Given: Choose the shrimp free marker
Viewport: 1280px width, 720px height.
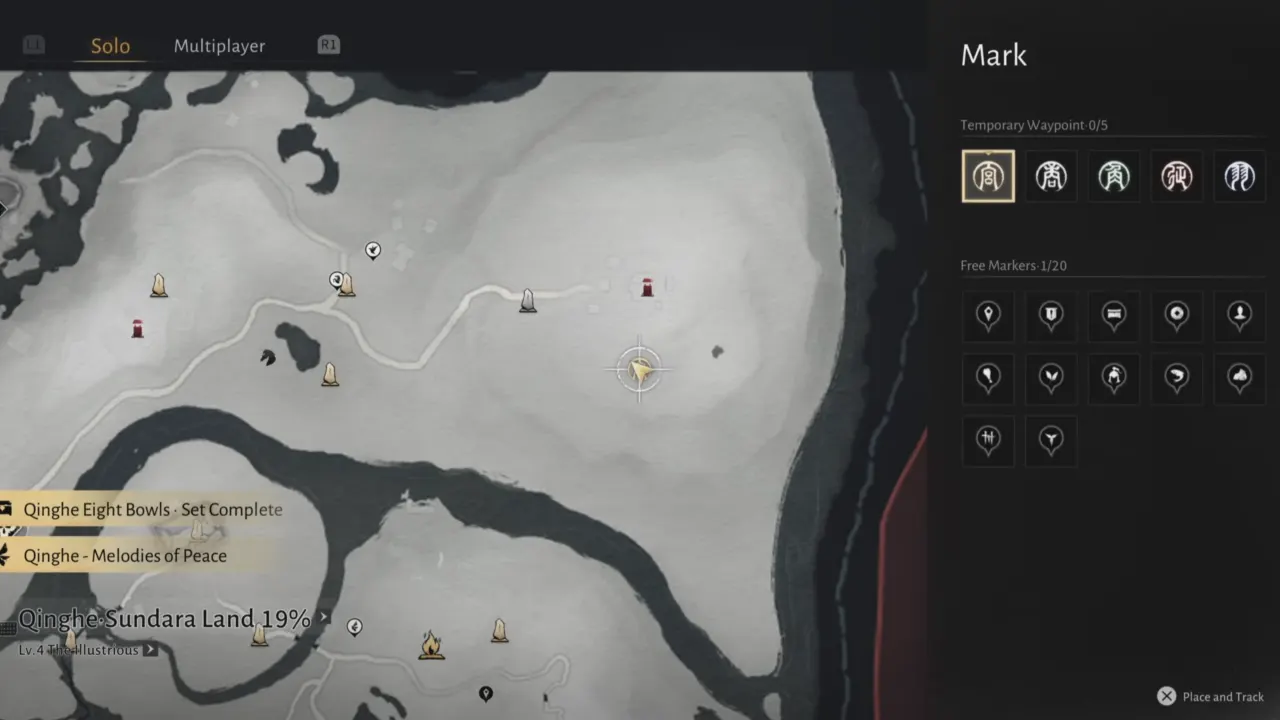Looking at the screenshot, I should click(1176, 378).
